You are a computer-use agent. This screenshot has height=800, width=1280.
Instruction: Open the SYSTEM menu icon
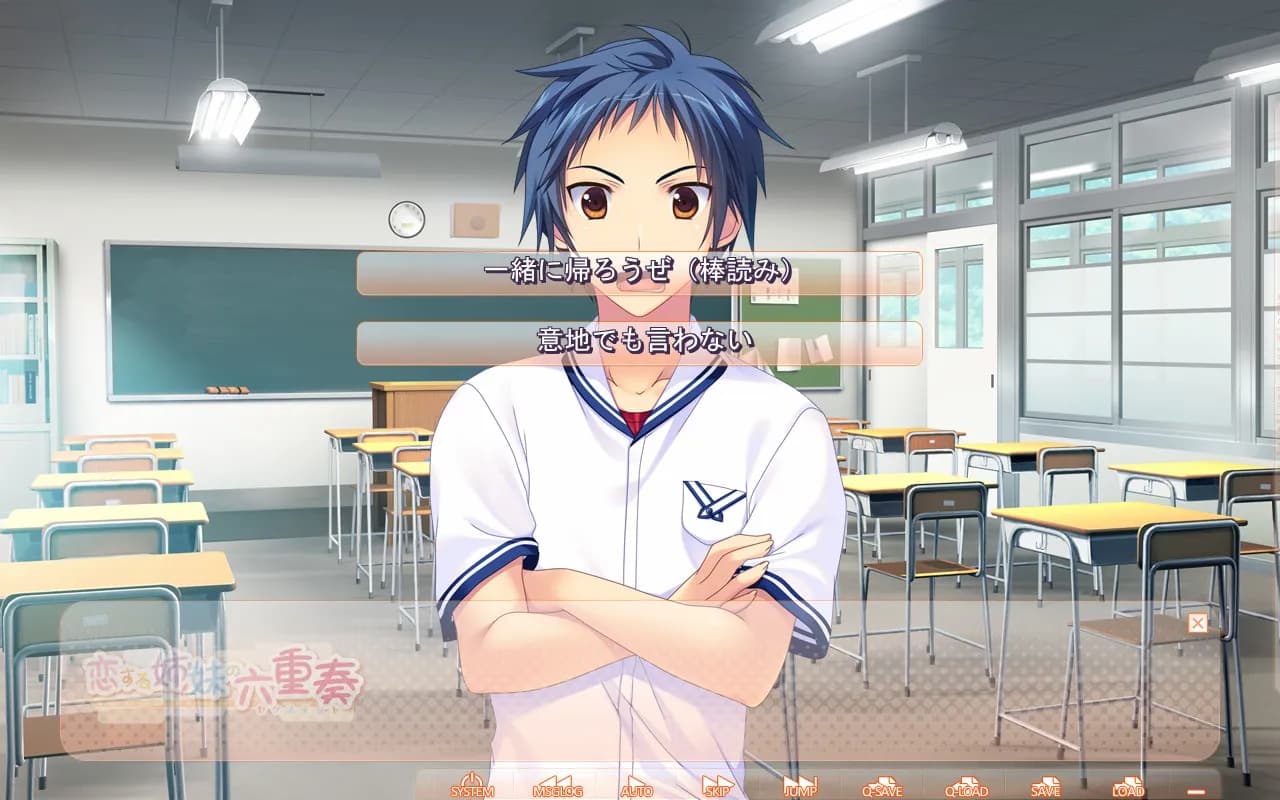[470, 788]
